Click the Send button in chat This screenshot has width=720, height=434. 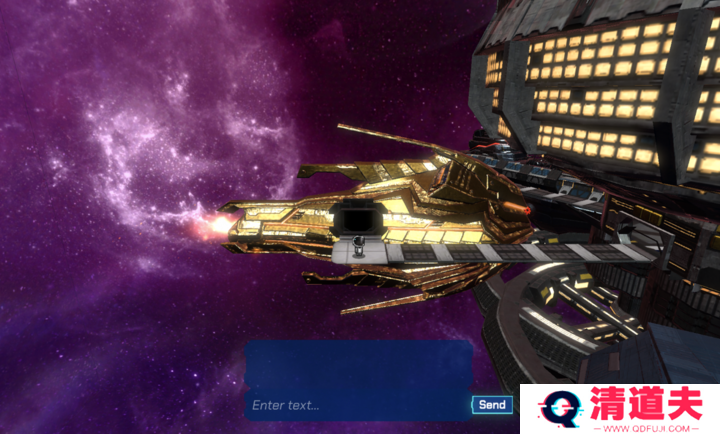point(491,405)
